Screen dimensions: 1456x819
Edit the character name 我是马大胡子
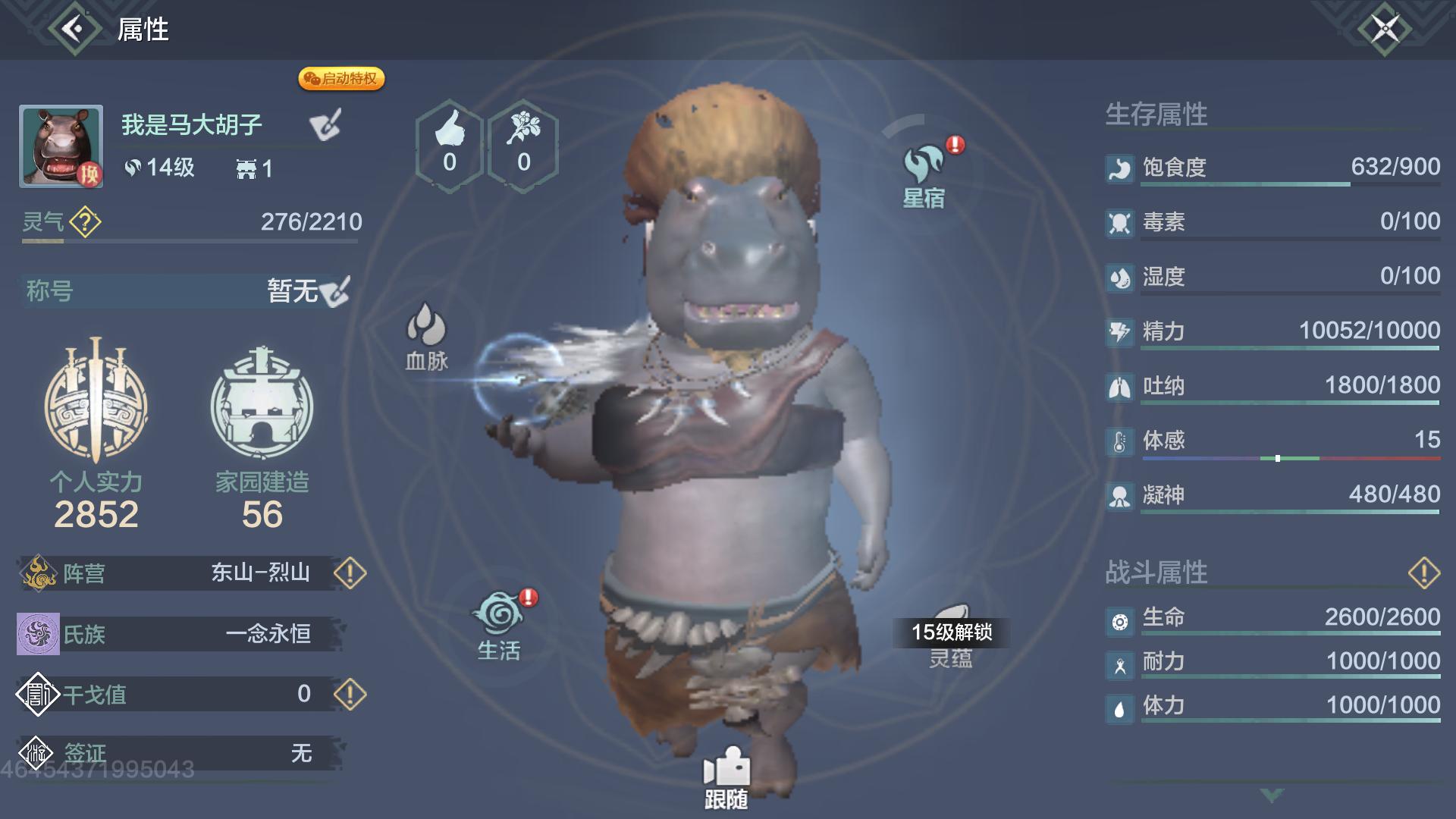[x=326, y=125]
